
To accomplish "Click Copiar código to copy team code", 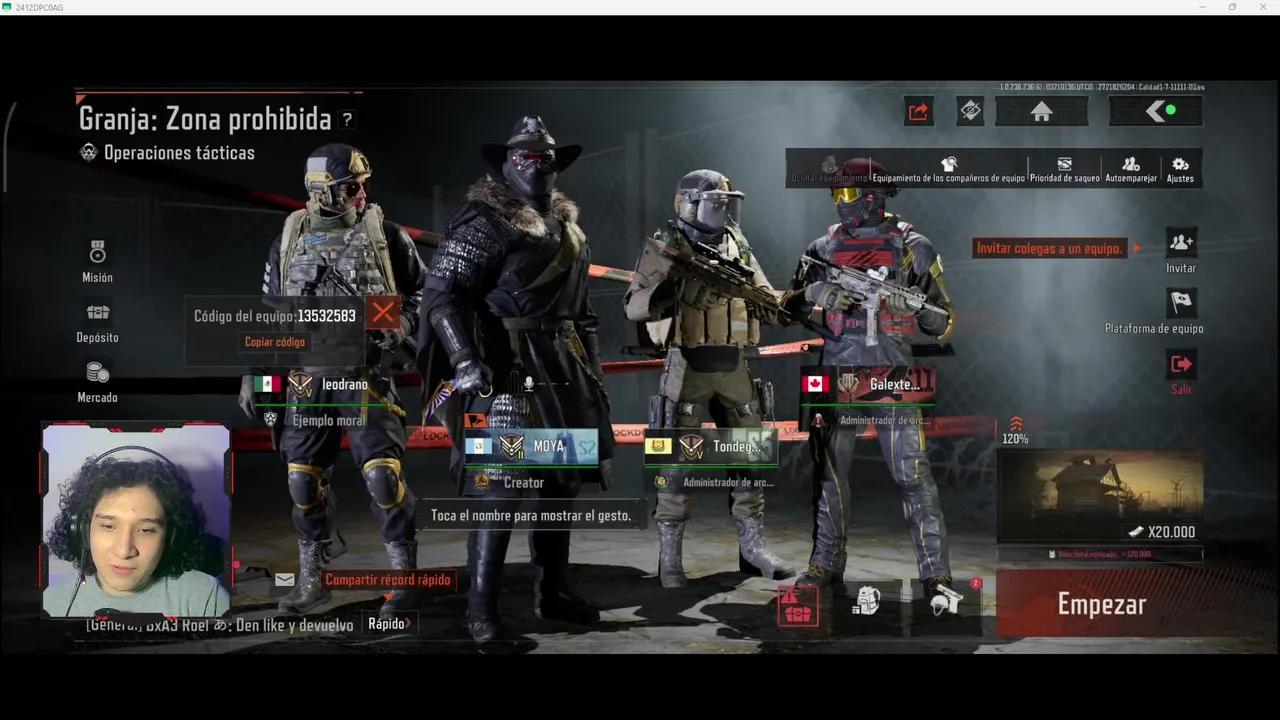I will point(274,341).
